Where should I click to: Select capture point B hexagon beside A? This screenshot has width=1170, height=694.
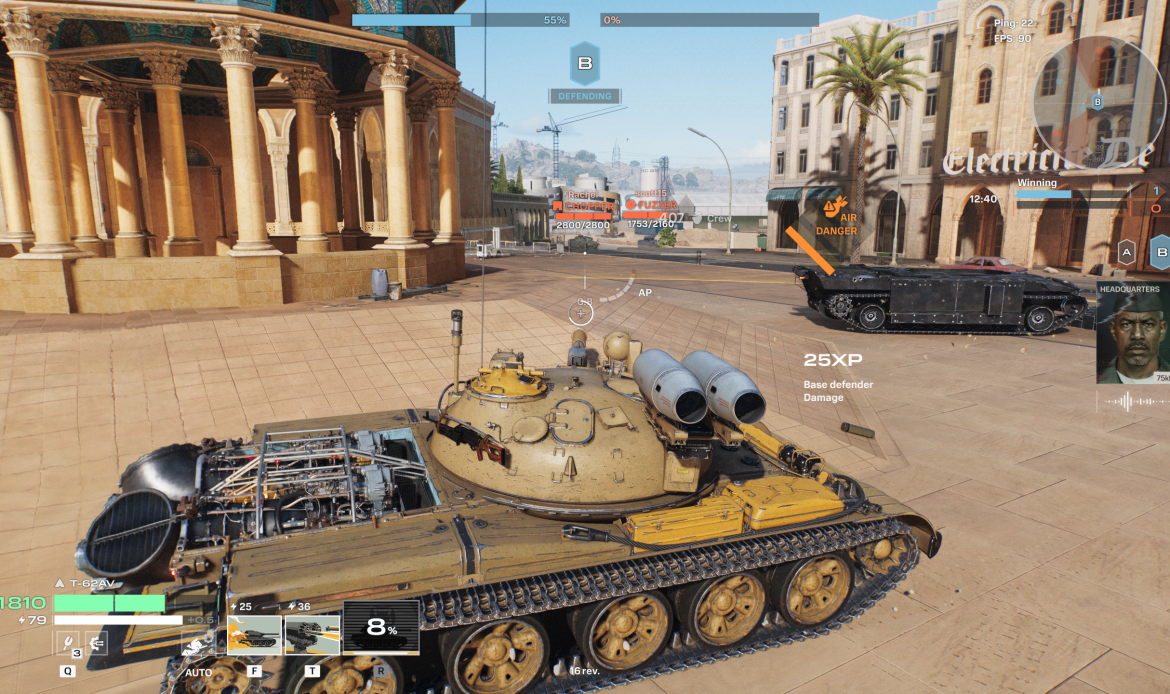point(1160,253)
